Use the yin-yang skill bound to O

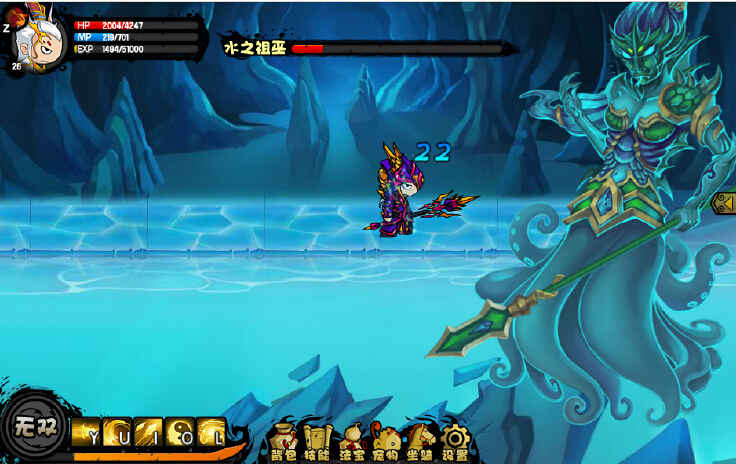click(x=181, y=432)
